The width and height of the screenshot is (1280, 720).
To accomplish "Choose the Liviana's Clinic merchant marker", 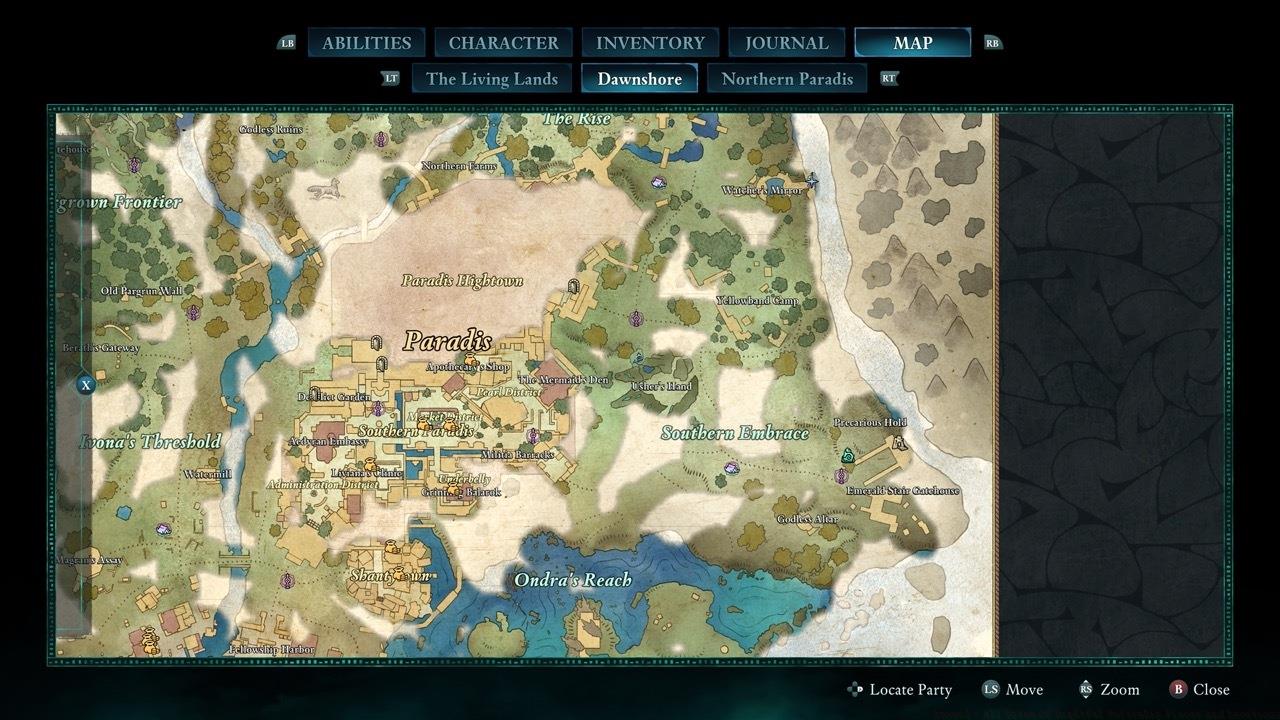I will [x=370, y=465].
